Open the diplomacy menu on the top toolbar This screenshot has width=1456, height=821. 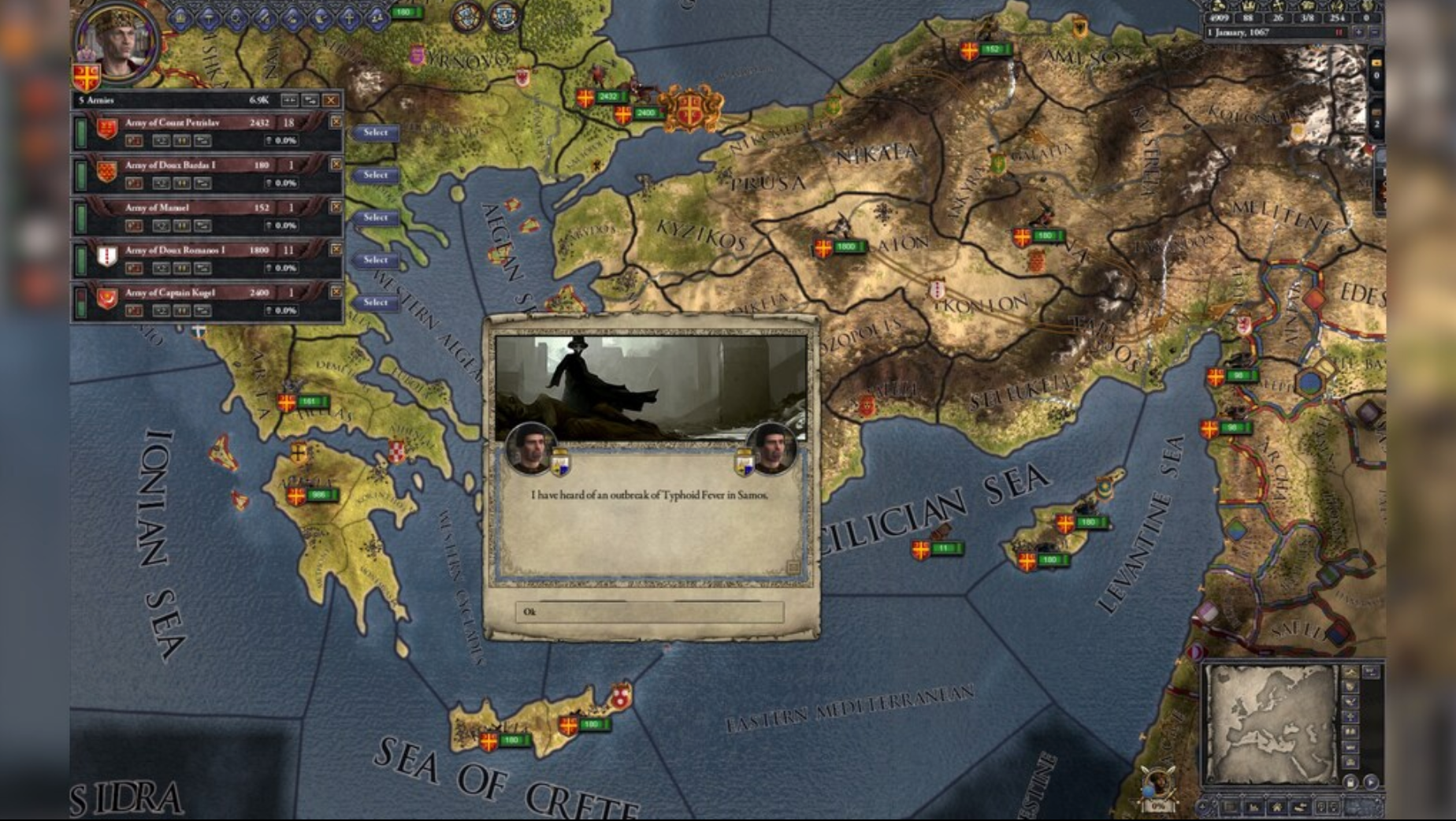(209, 17)
